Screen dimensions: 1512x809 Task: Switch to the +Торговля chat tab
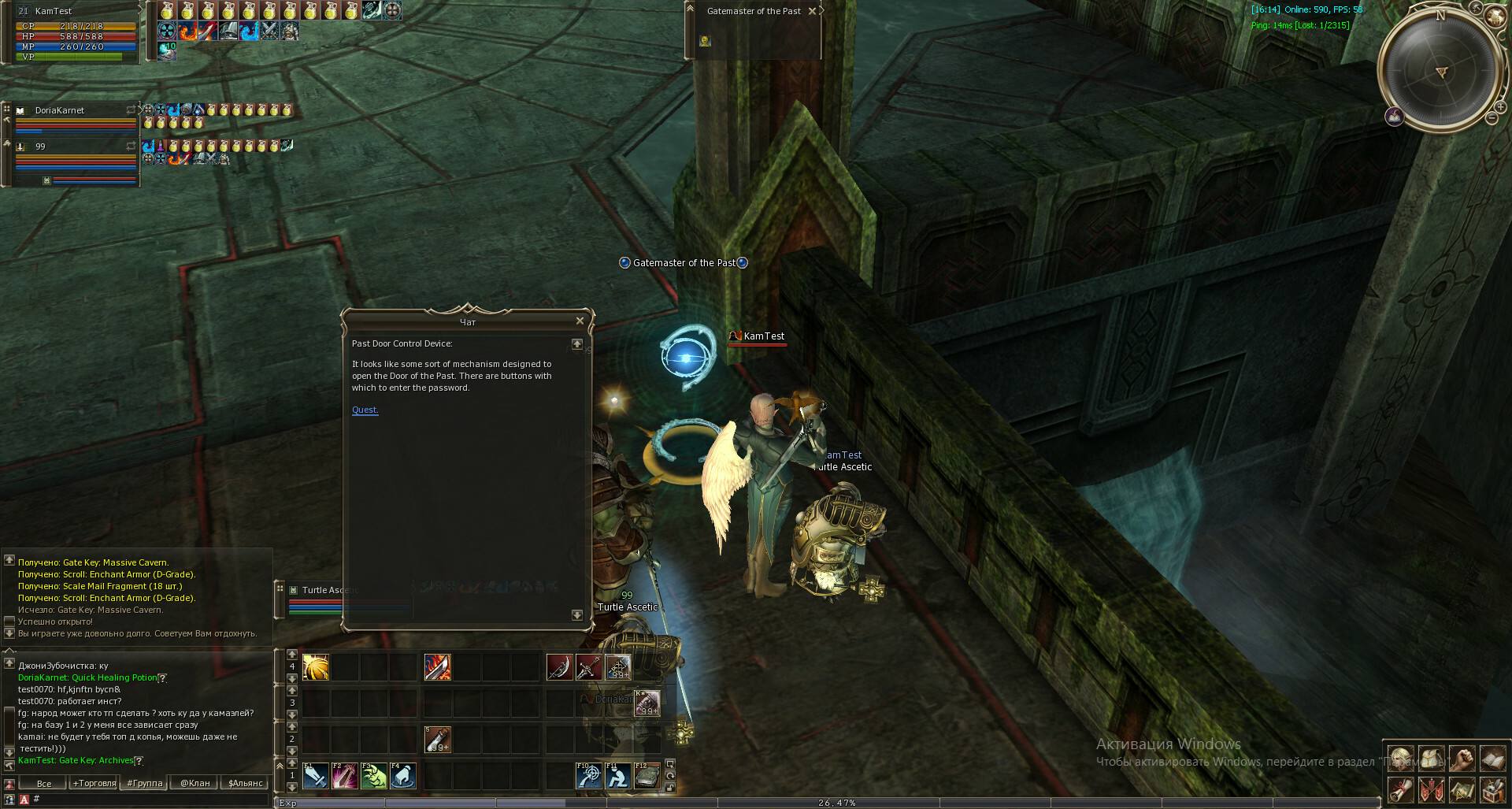tap(94, 783)
